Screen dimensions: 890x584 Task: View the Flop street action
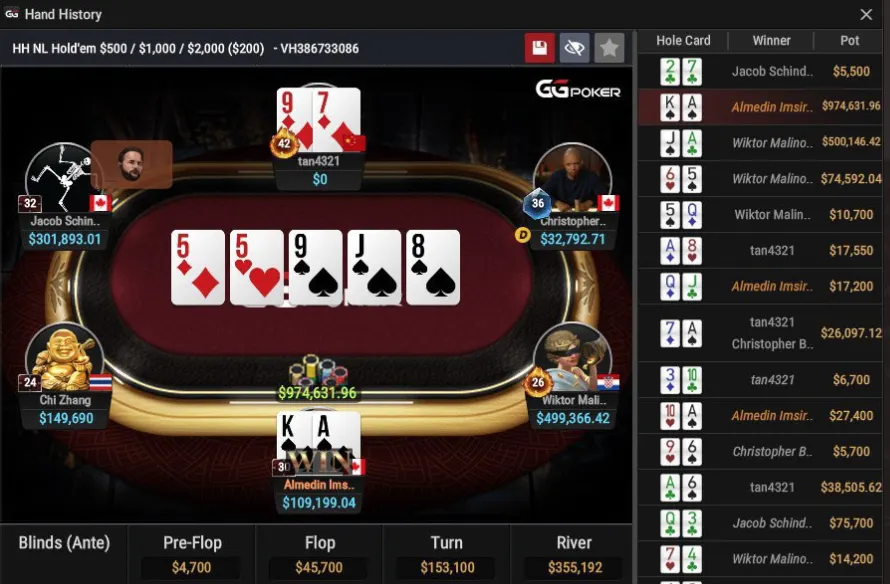[x=319, y=554]
